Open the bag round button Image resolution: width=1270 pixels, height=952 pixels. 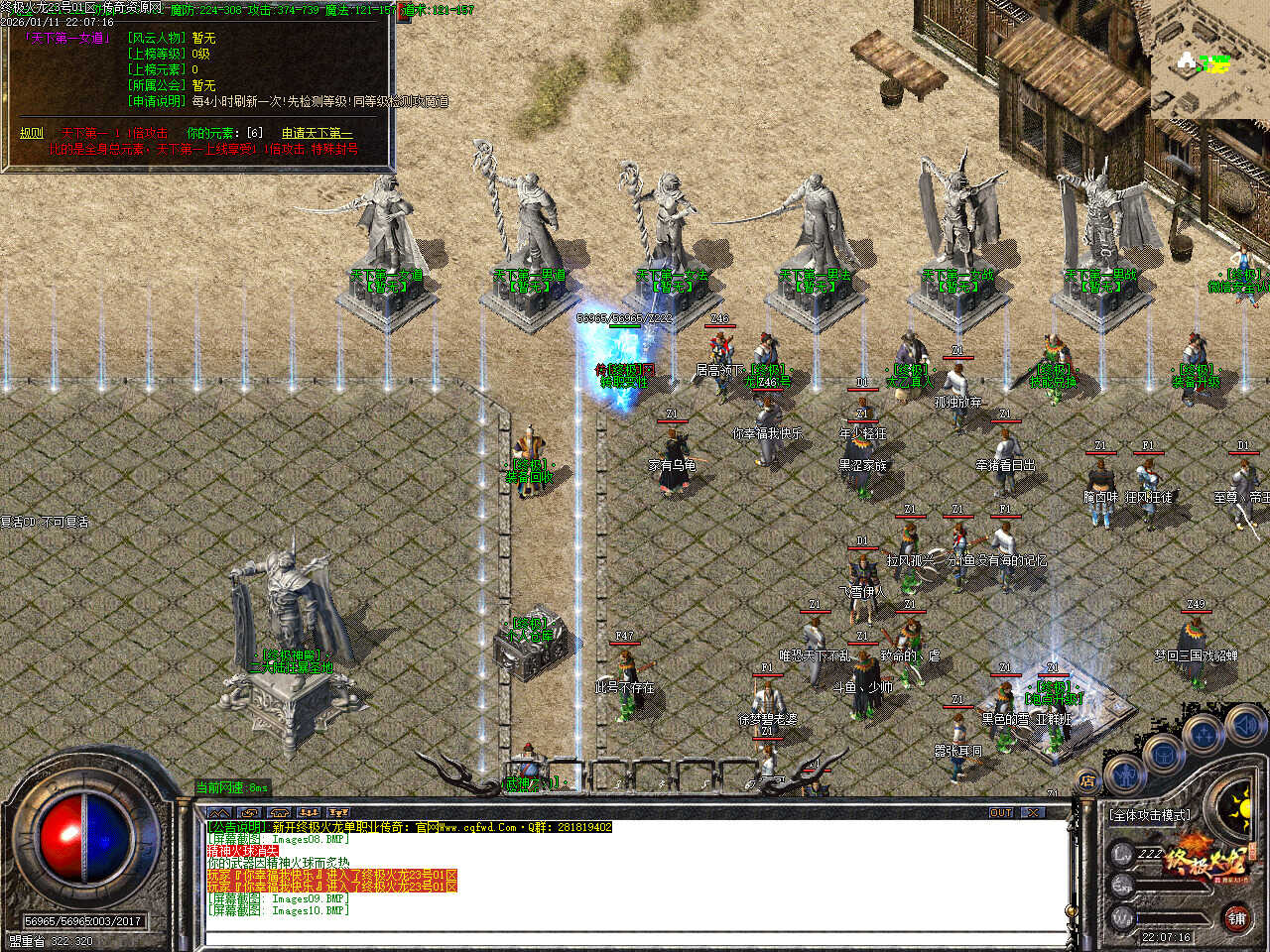click(x=1163, y=754)
